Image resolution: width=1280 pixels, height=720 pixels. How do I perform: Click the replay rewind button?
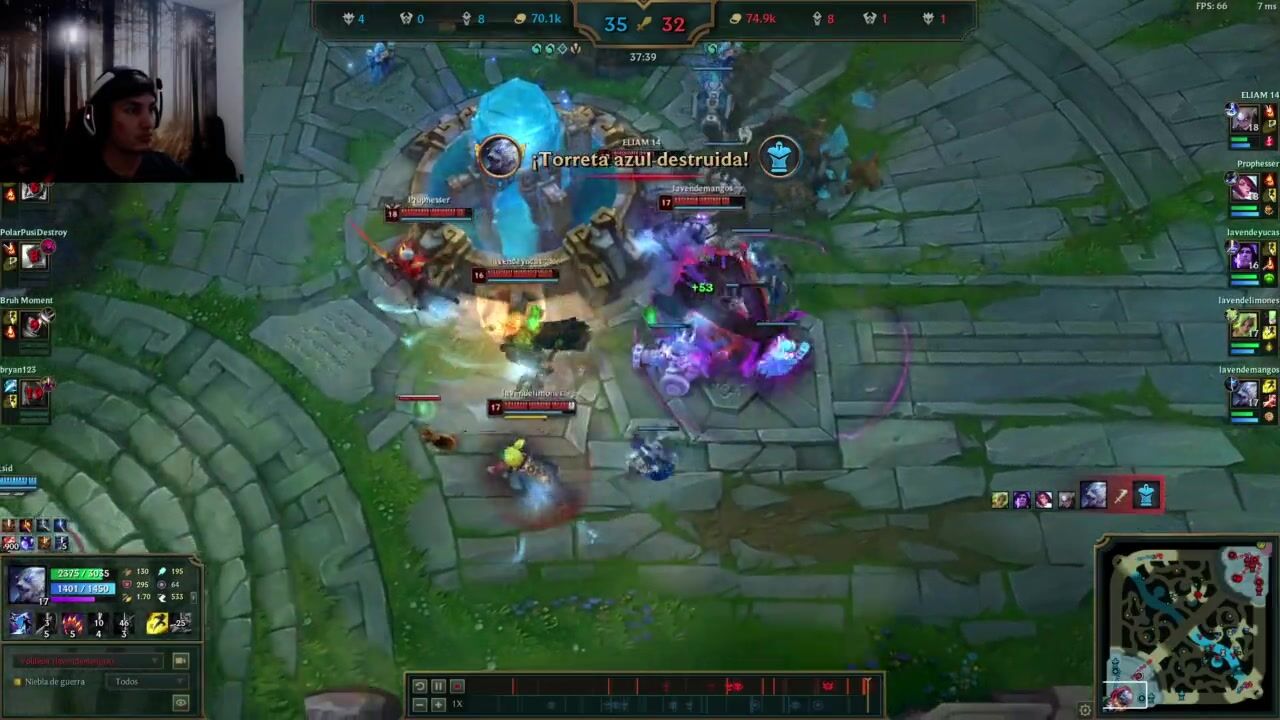pyautogui.click(x=420, y=686)
